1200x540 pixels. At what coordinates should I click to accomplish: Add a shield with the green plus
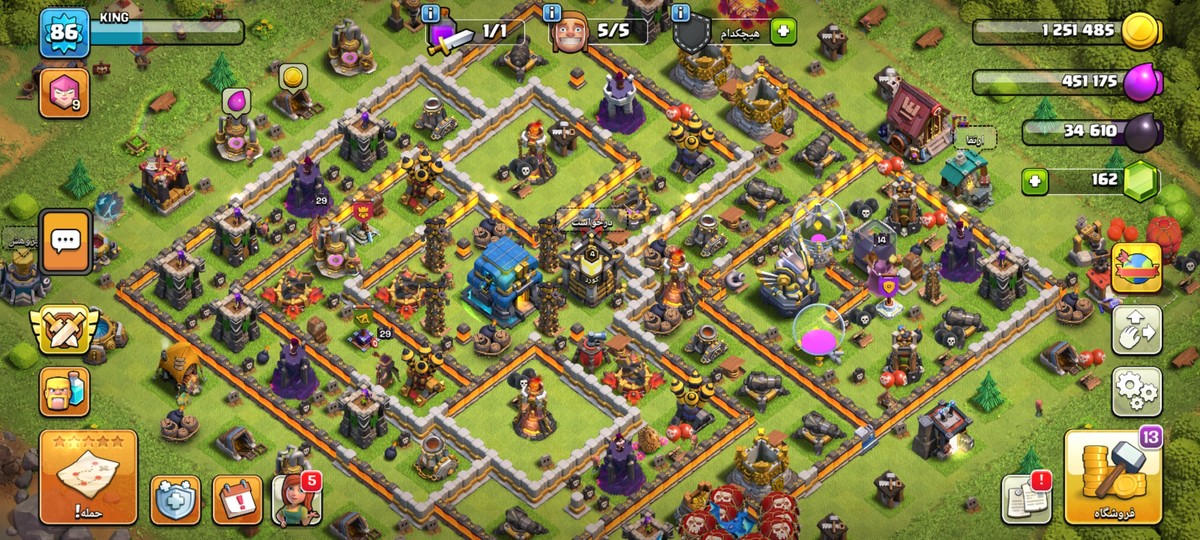[x=782, y=32]
